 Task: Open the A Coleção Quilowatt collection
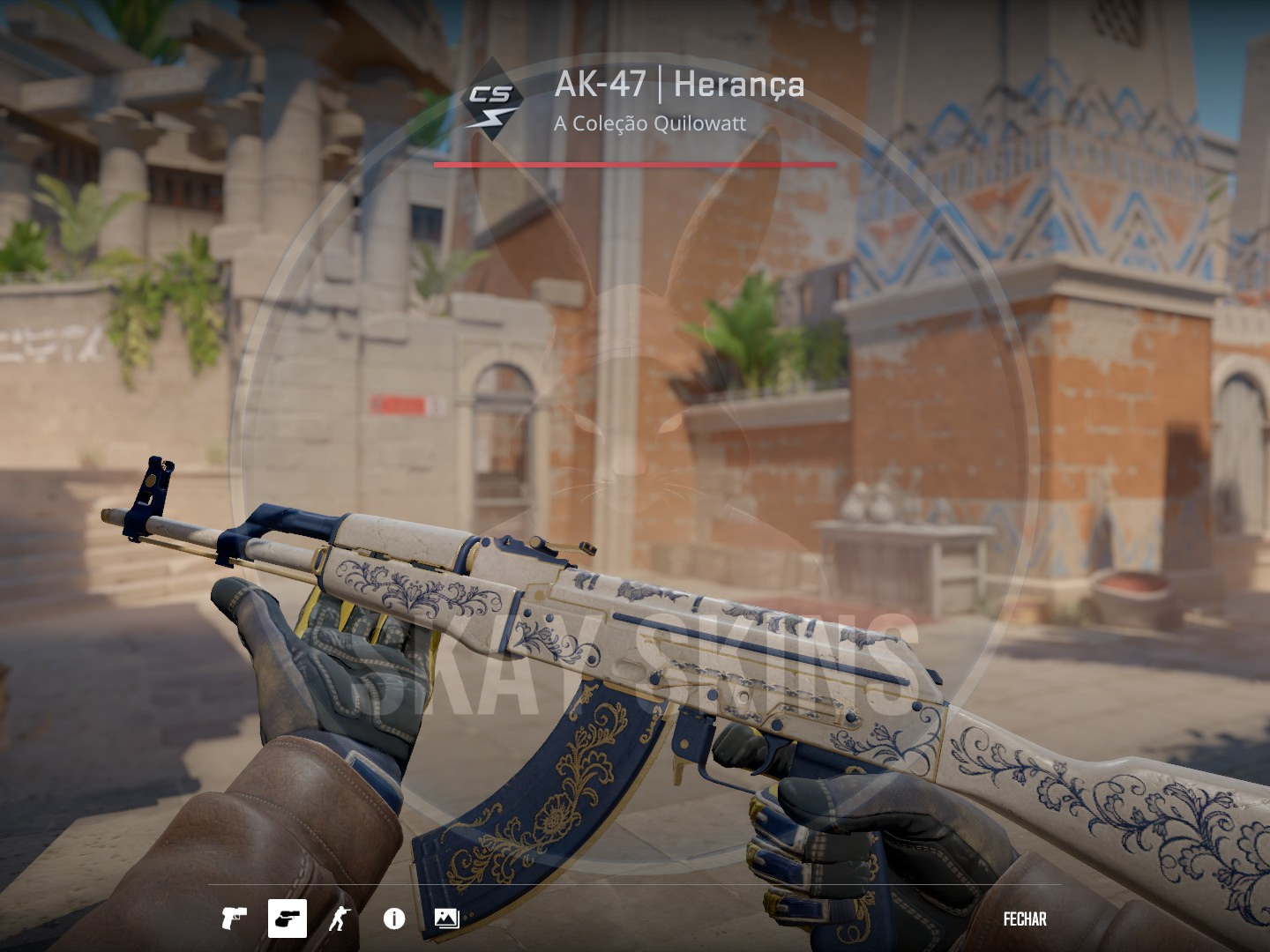click(x=650, y=124)
